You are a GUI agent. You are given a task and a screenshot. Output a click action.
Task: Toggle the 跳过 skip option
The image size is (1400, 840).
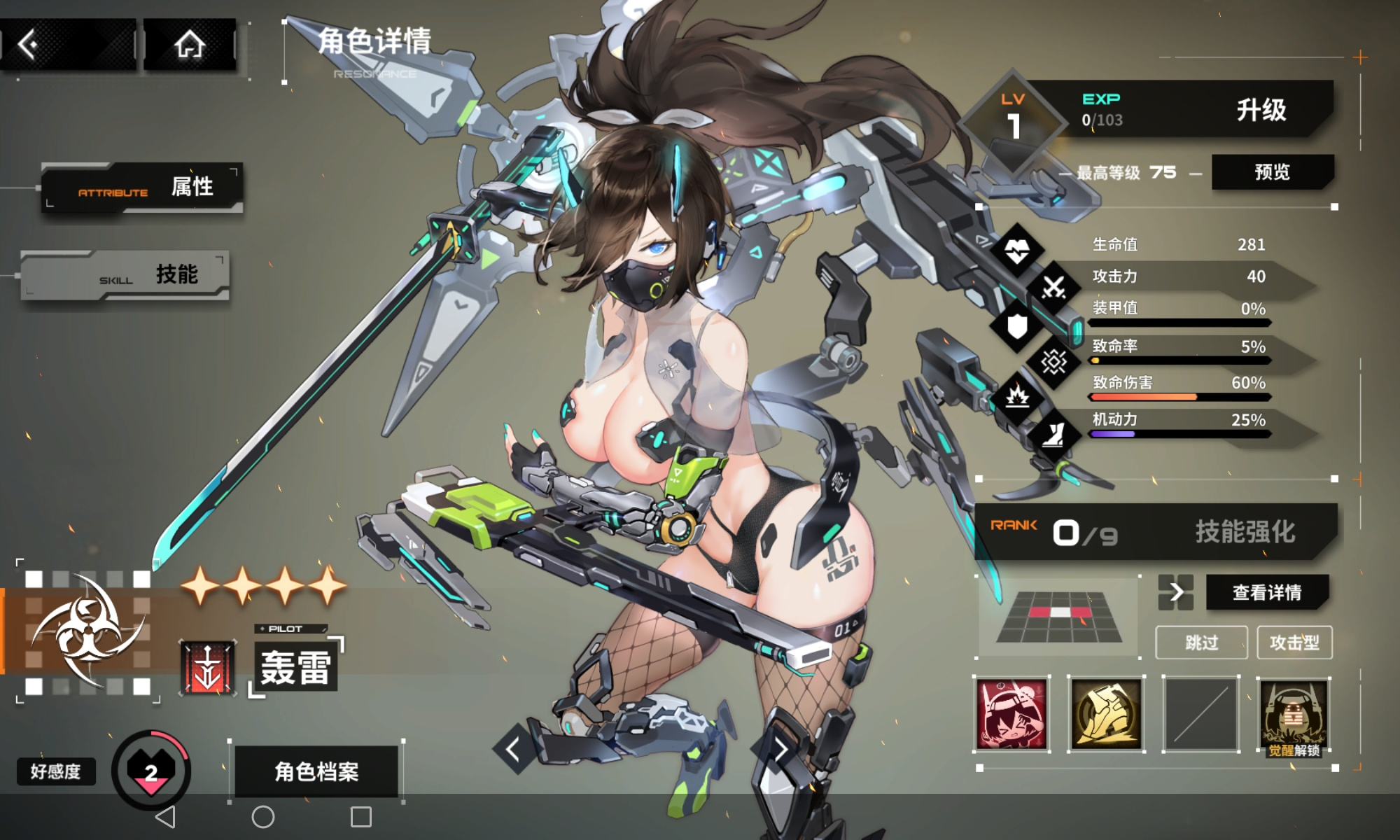[1201, 643]
